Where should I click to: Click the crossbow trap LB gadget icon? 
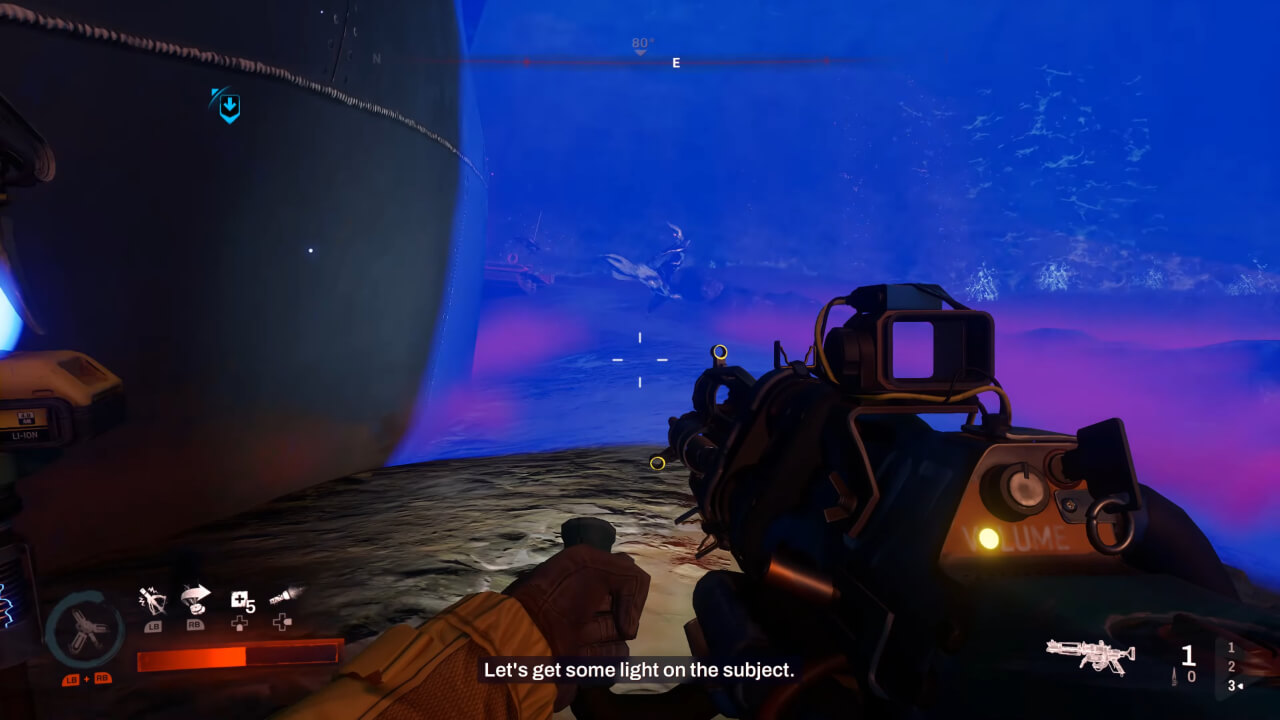click(x=153, y=599)
